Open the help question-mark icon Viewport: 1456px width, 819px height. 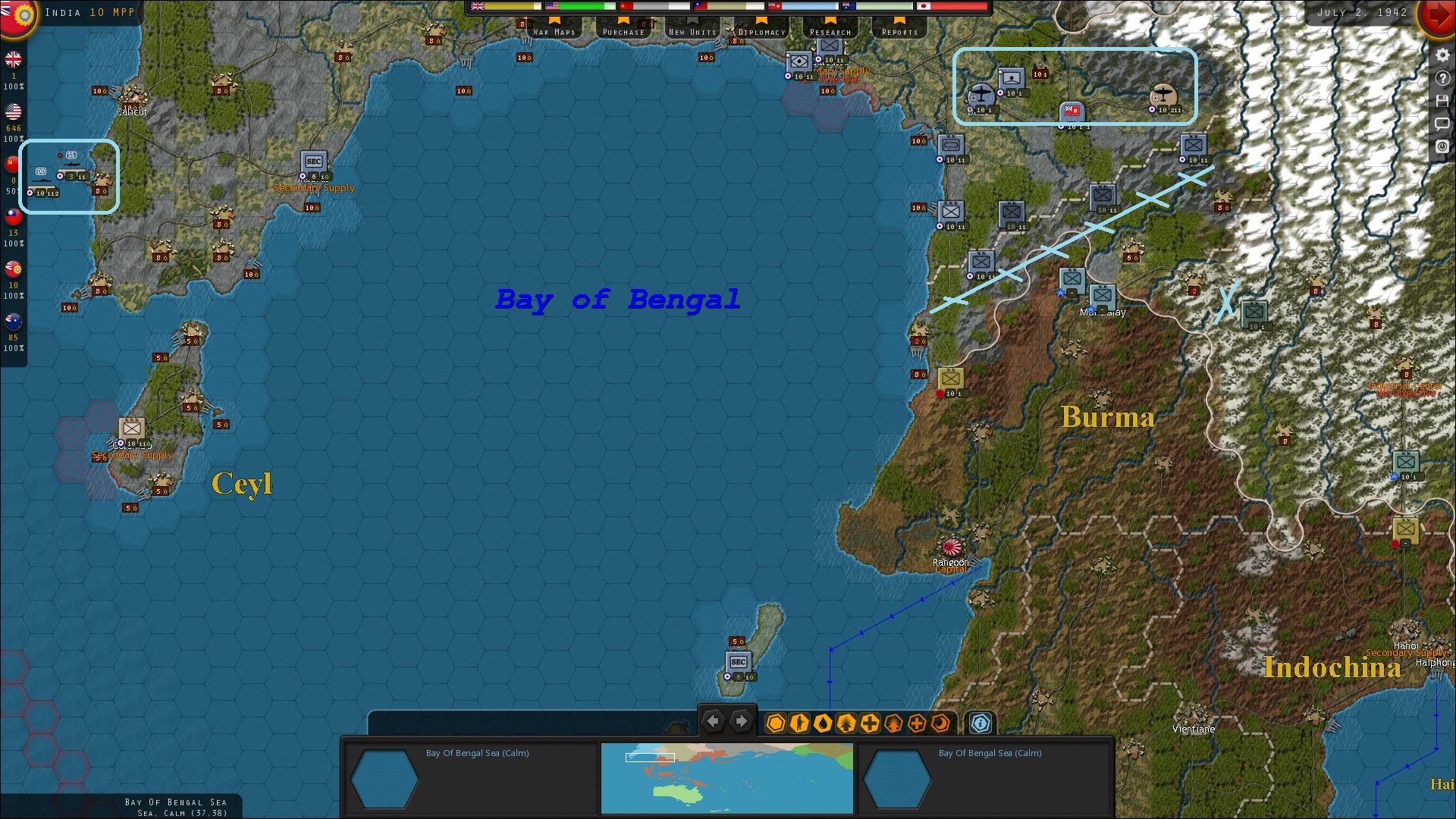(x=1444, y=77)
